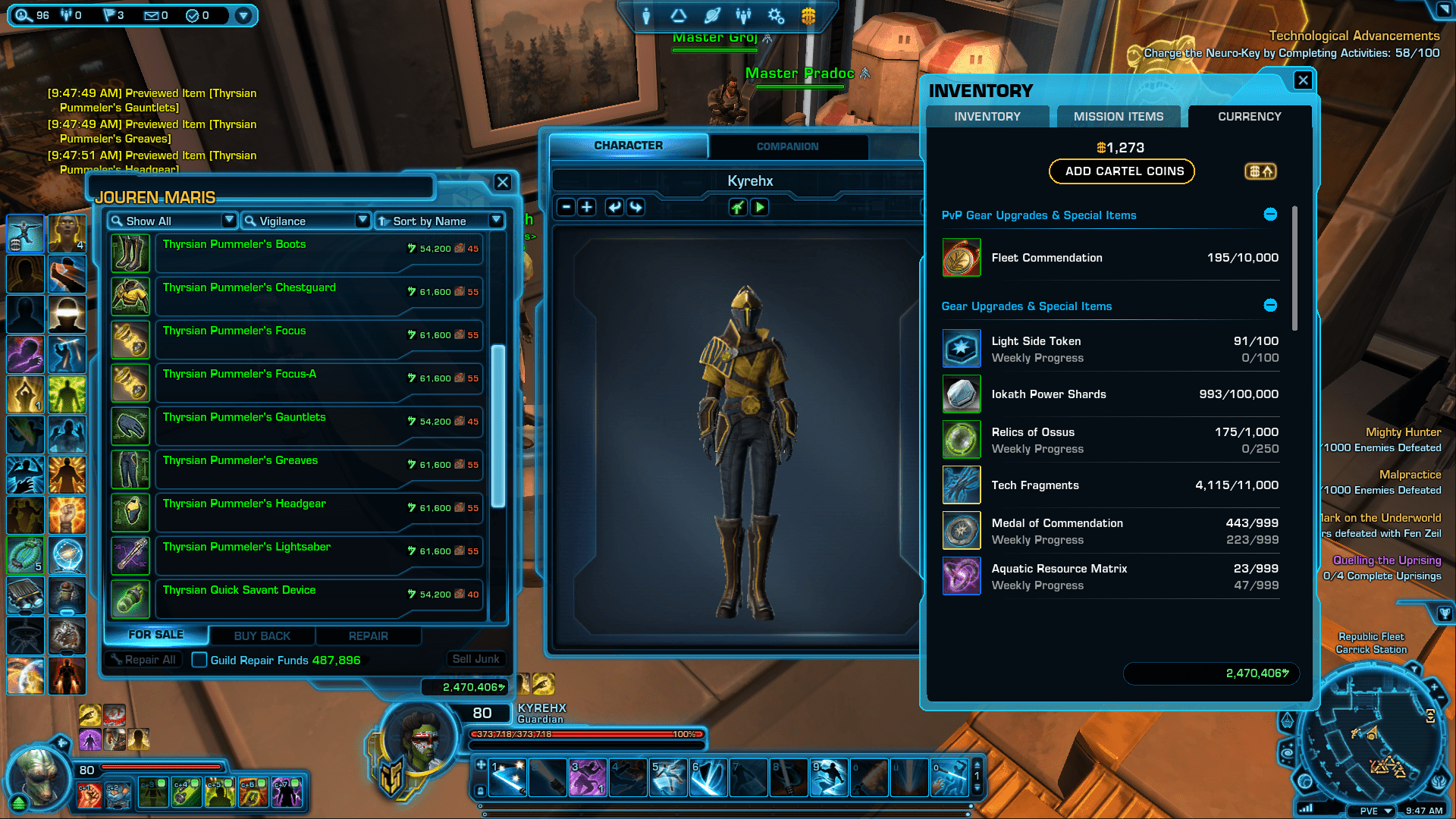1456x819 pixels.
Task: Click the Repair All button
Action: click(143, 660)
